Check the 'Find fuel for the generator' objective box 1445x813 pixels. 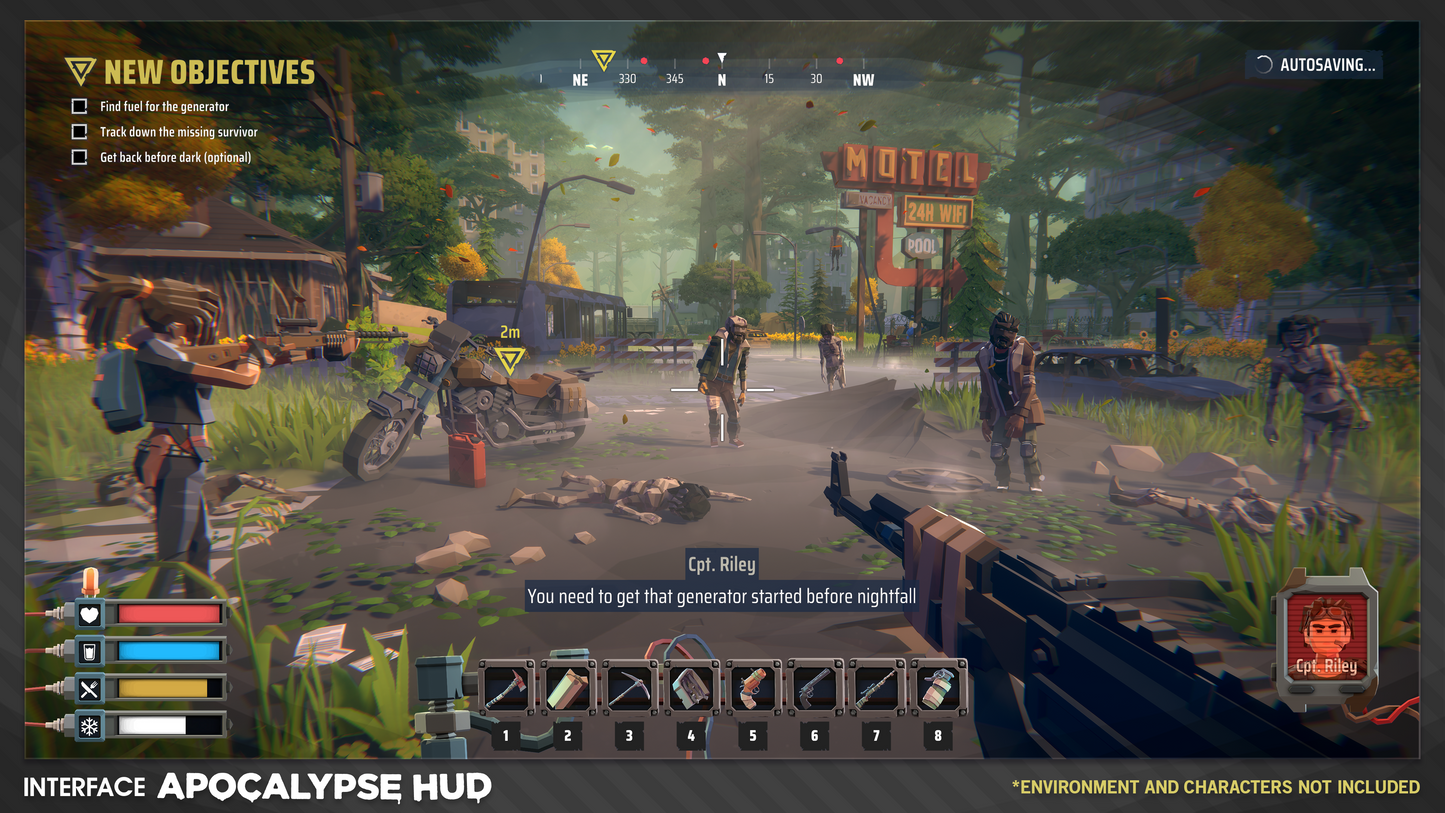(x=80, y=106)
